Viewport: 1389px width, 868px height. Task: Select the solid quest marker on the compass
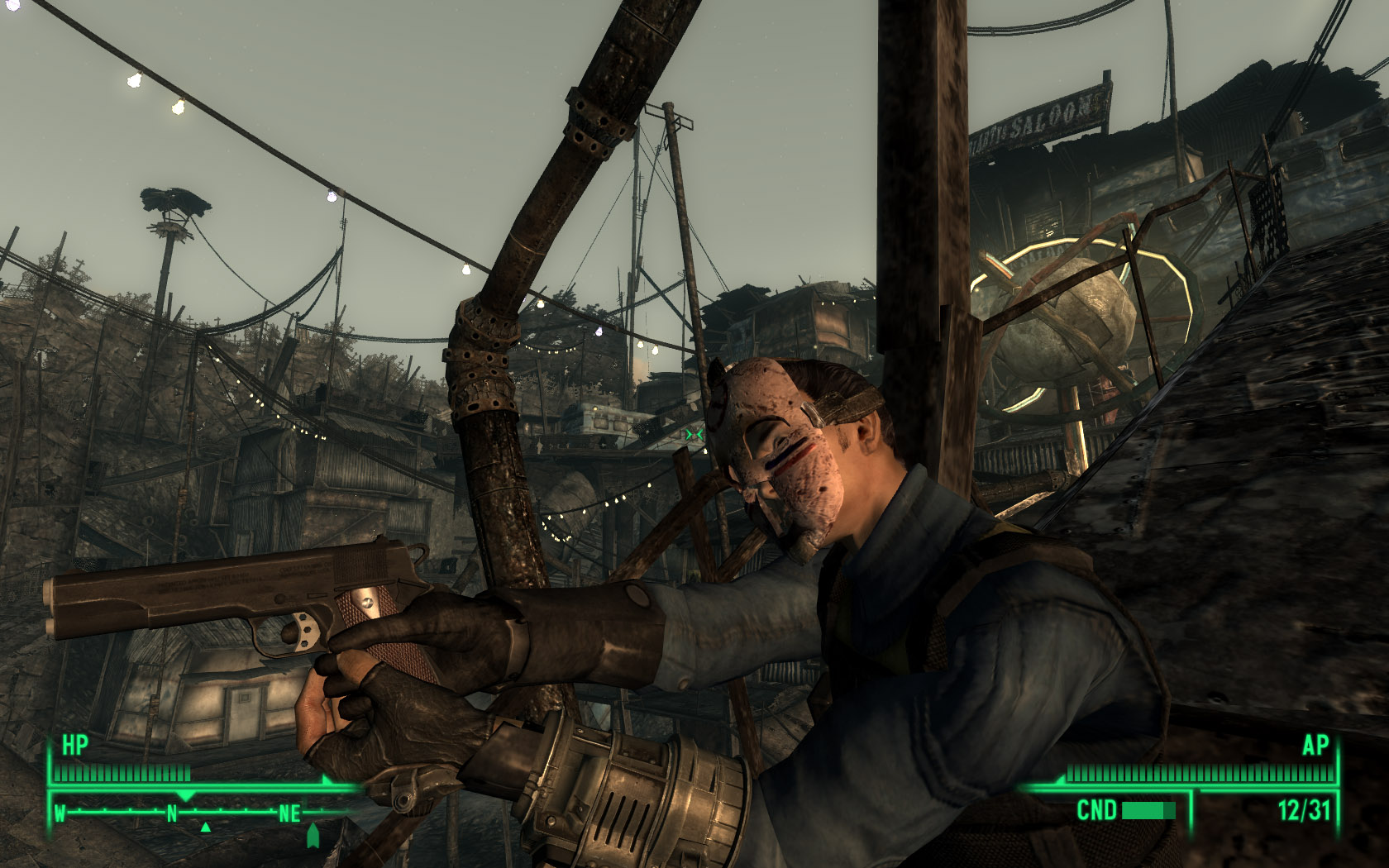click(x=313, y=836)
